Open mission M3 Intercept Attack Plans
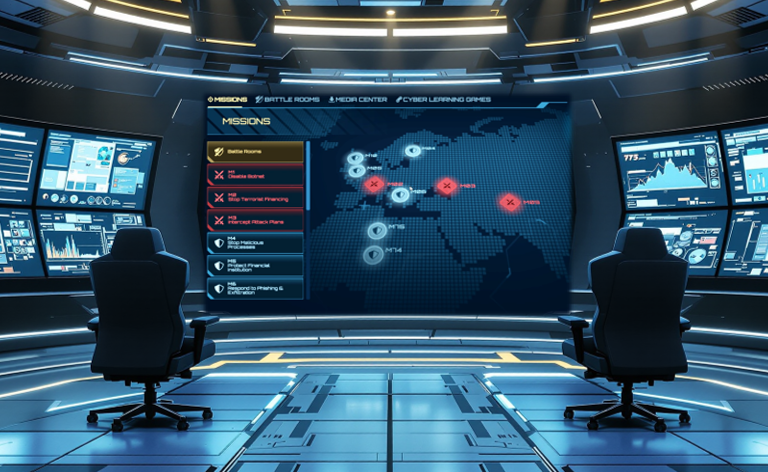Image resolution: width=768 pixels, height=472 pixels. point(254,220)
